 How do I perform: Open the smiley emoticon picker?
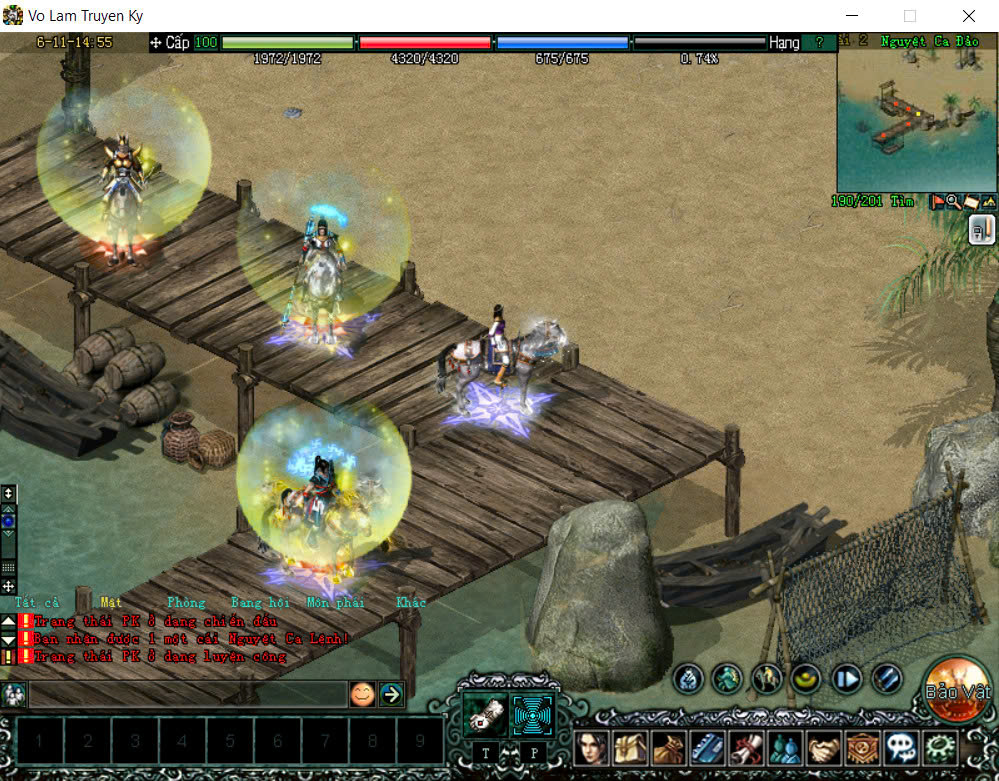click(362, 693)
